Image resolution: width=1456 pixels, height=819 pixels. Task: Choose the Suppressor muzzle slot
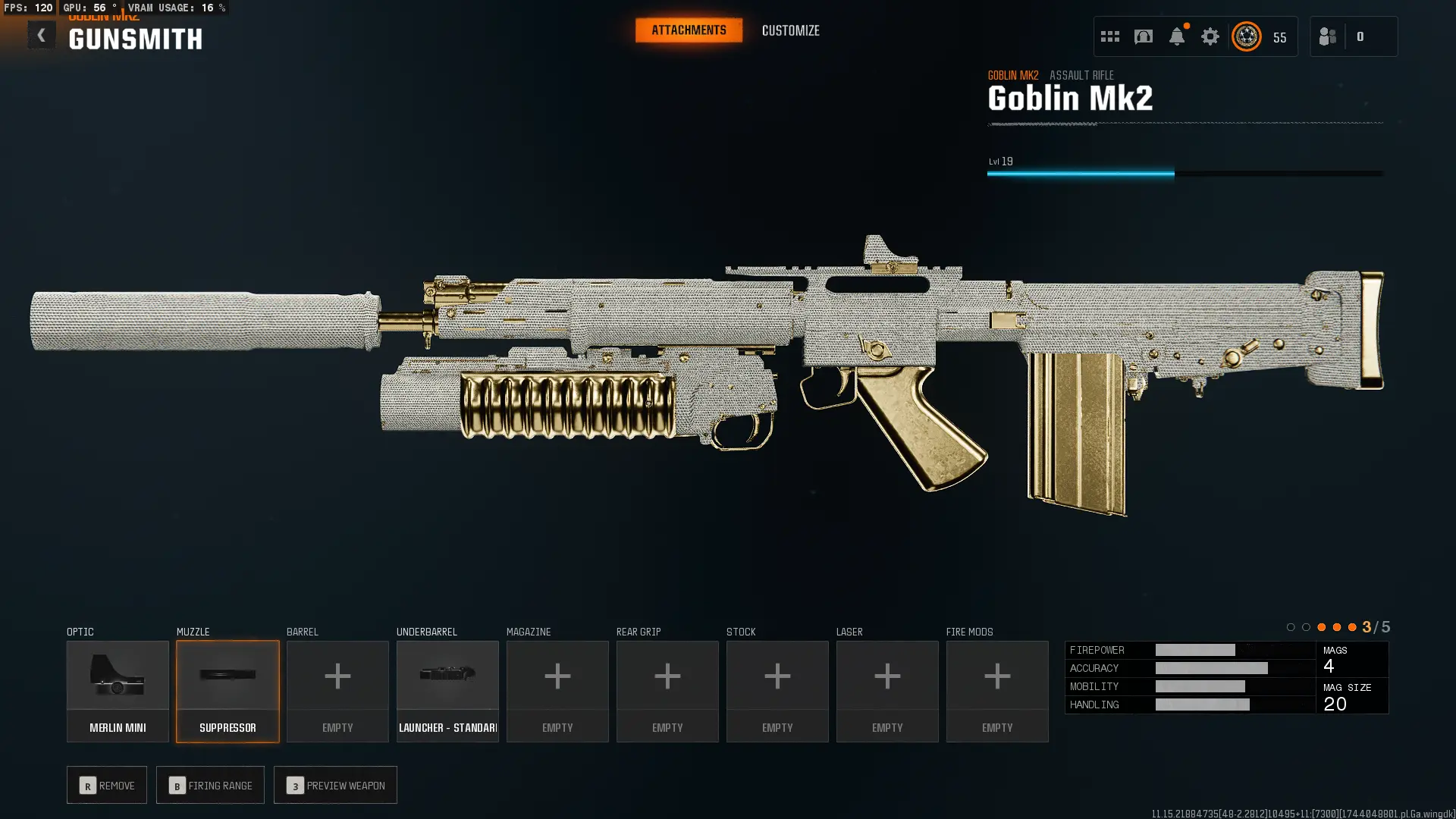(227, 691)
